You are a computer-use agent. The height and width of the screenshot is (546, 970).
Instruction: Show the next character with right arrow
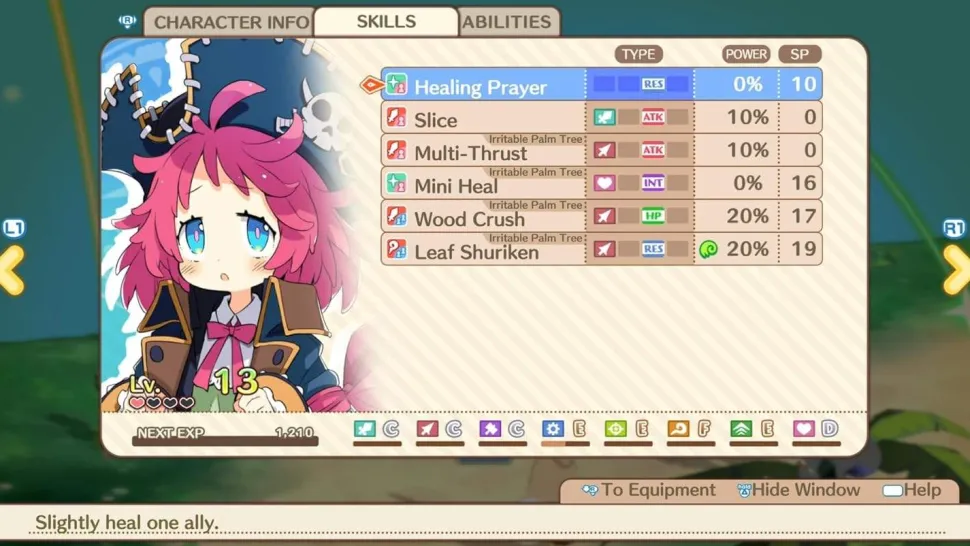pos(956,270)
